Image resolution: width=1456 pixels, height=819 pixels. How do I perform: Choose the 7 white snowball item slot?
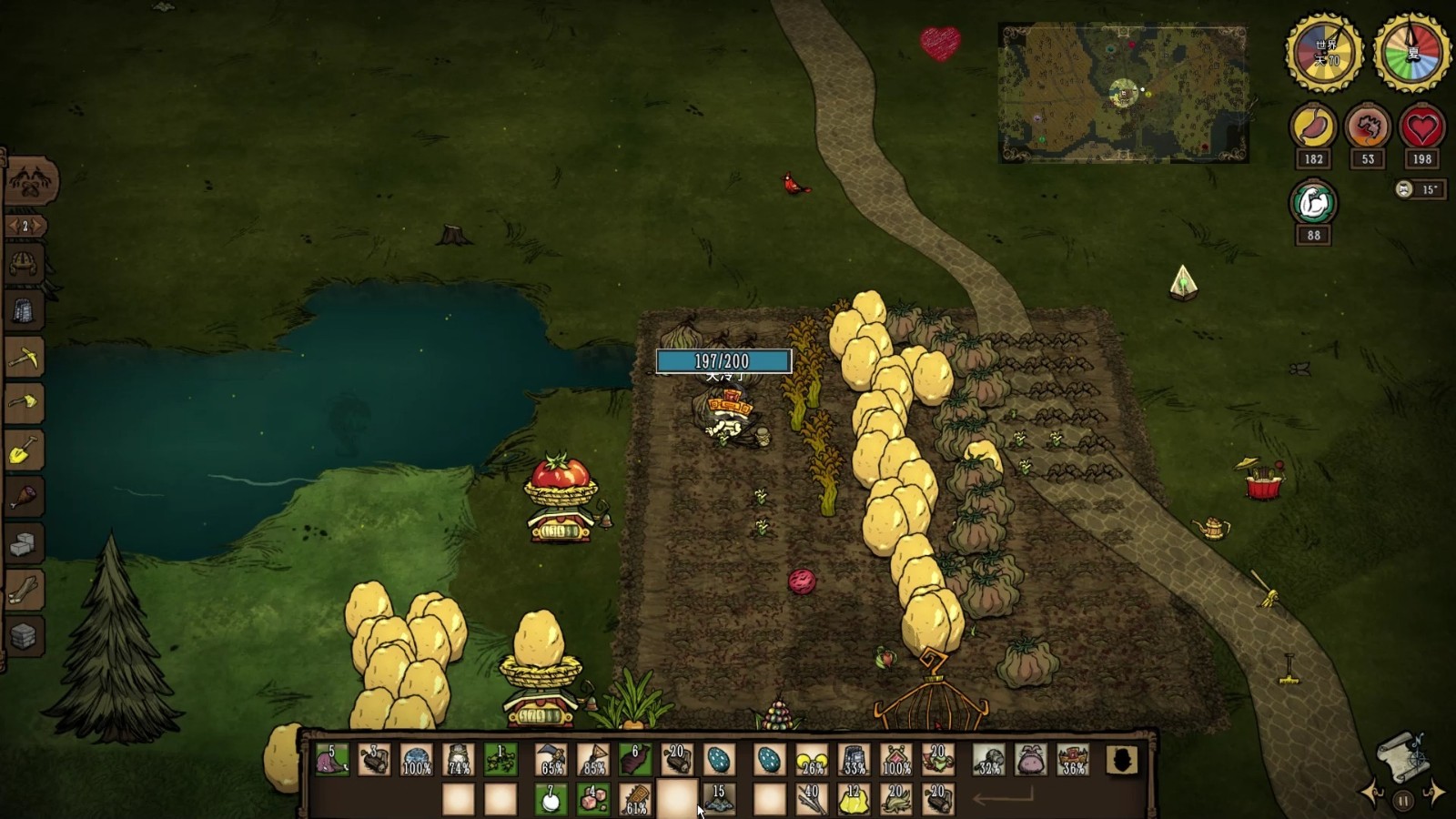(551, 799)
